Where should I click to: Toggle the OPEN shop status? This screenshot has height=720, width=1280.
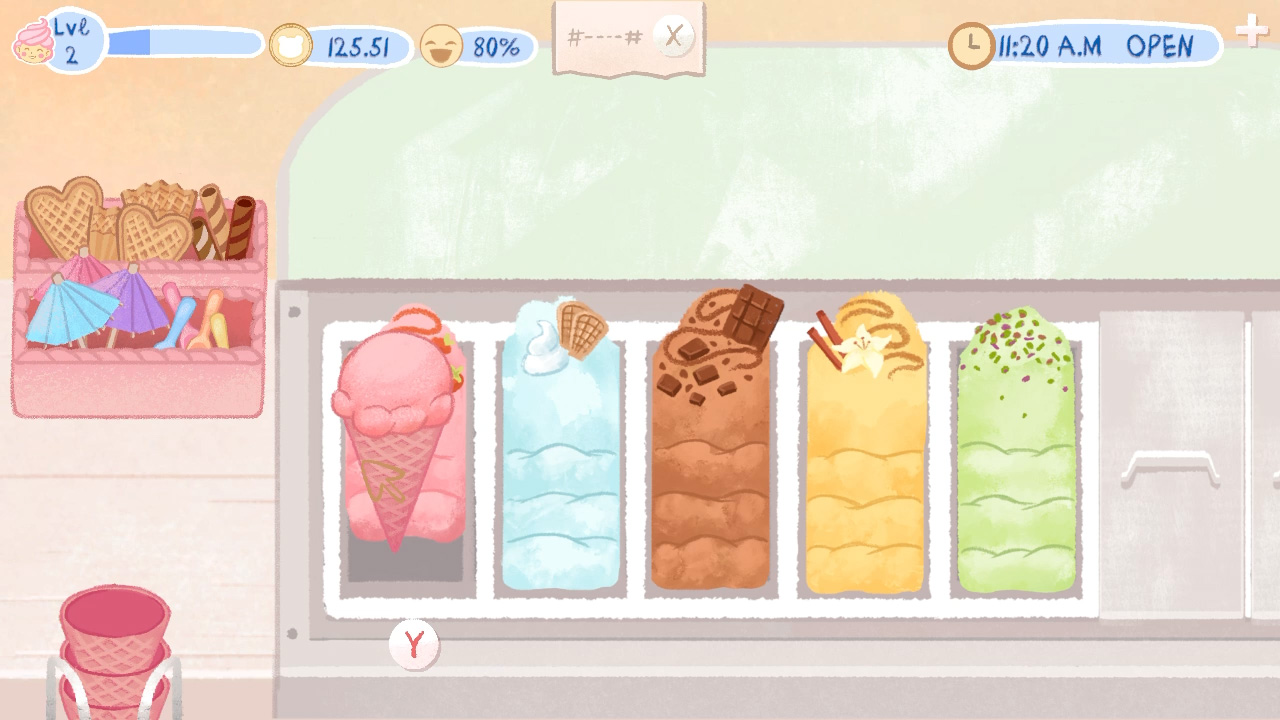[x=1166, y=45]
